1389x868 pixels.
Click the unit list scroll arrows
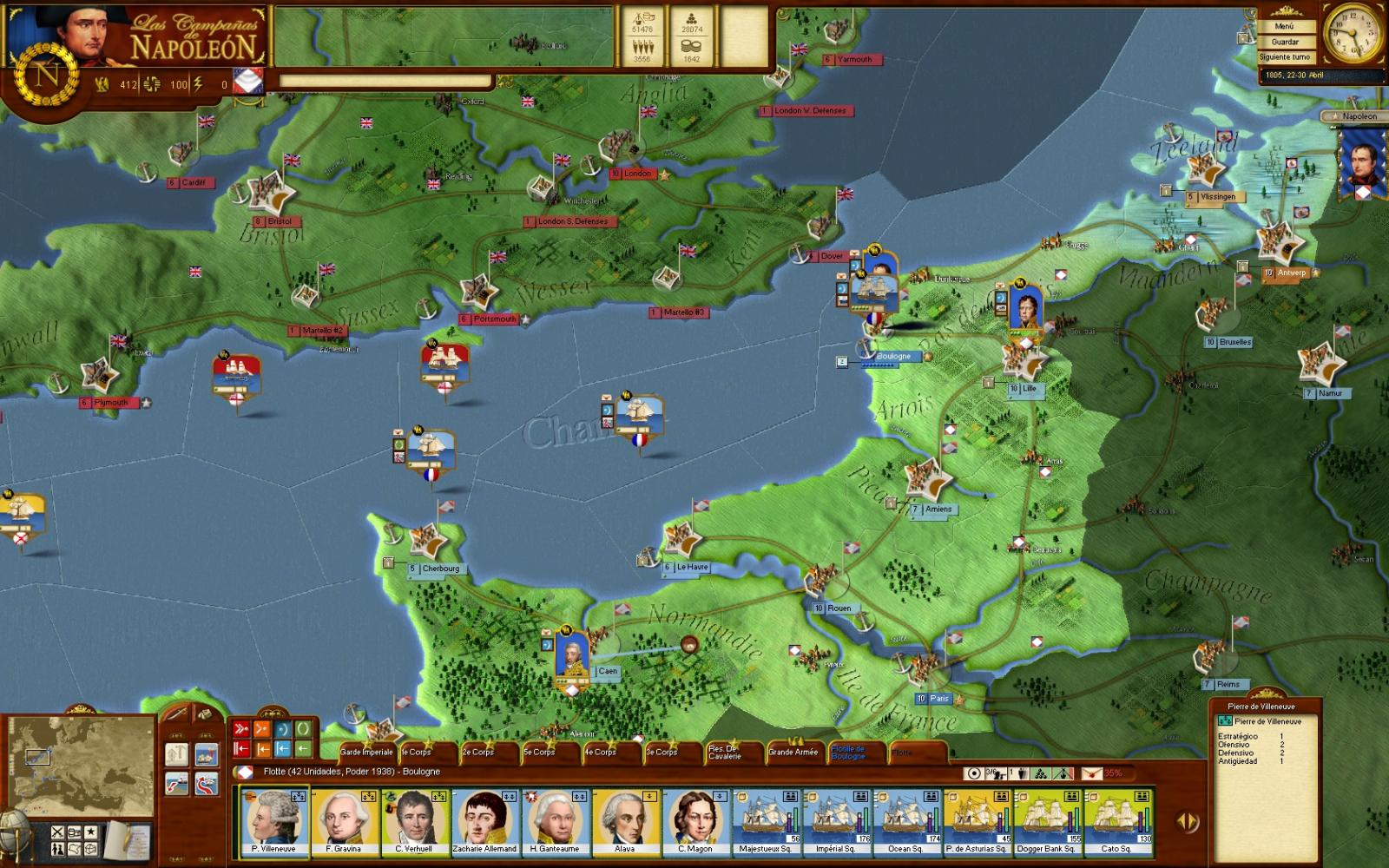pos(1187,820)
